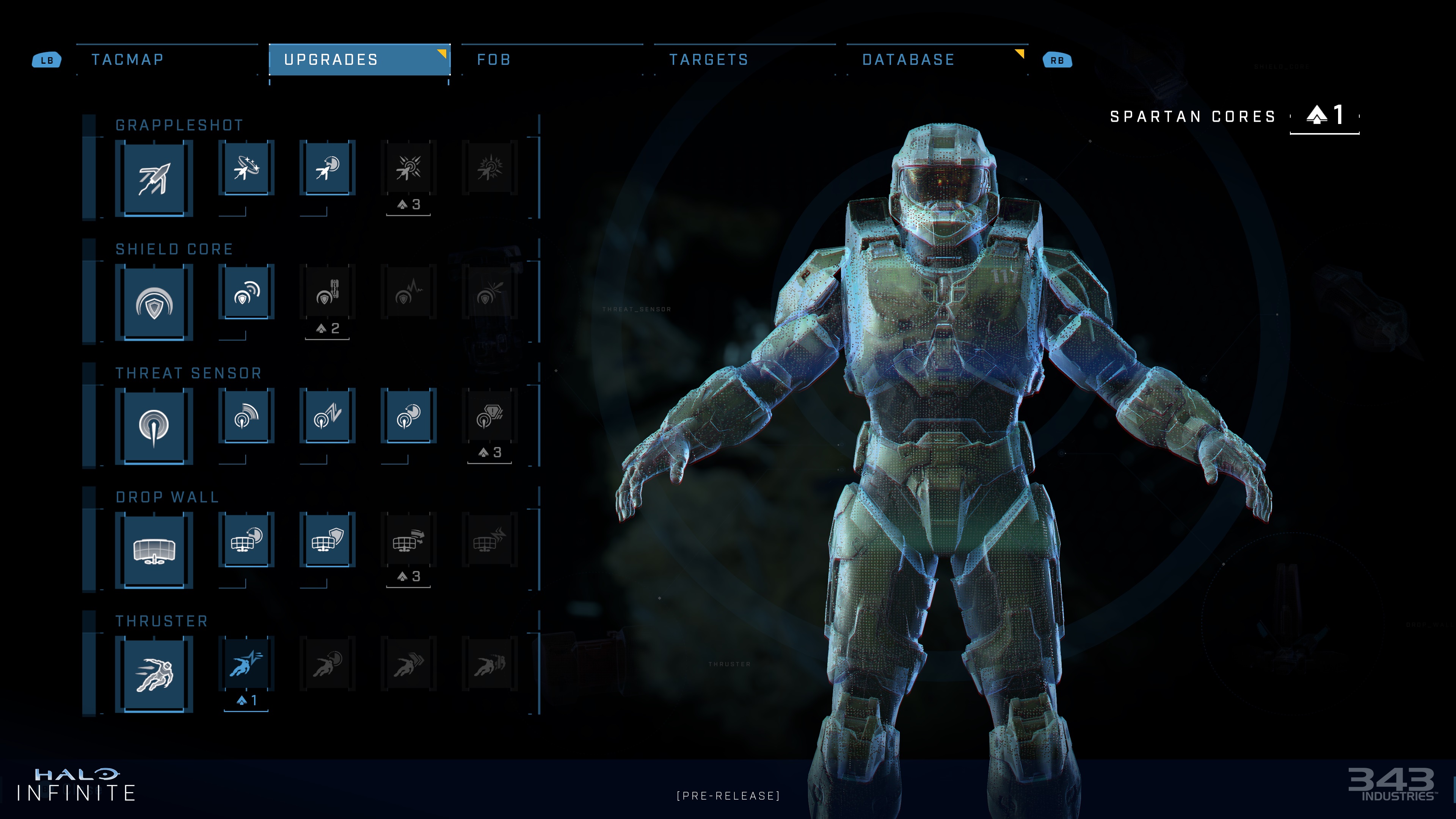Select the UPGRADES tab
Viewport: 1456px width, 819px height.
coord(359,60)
